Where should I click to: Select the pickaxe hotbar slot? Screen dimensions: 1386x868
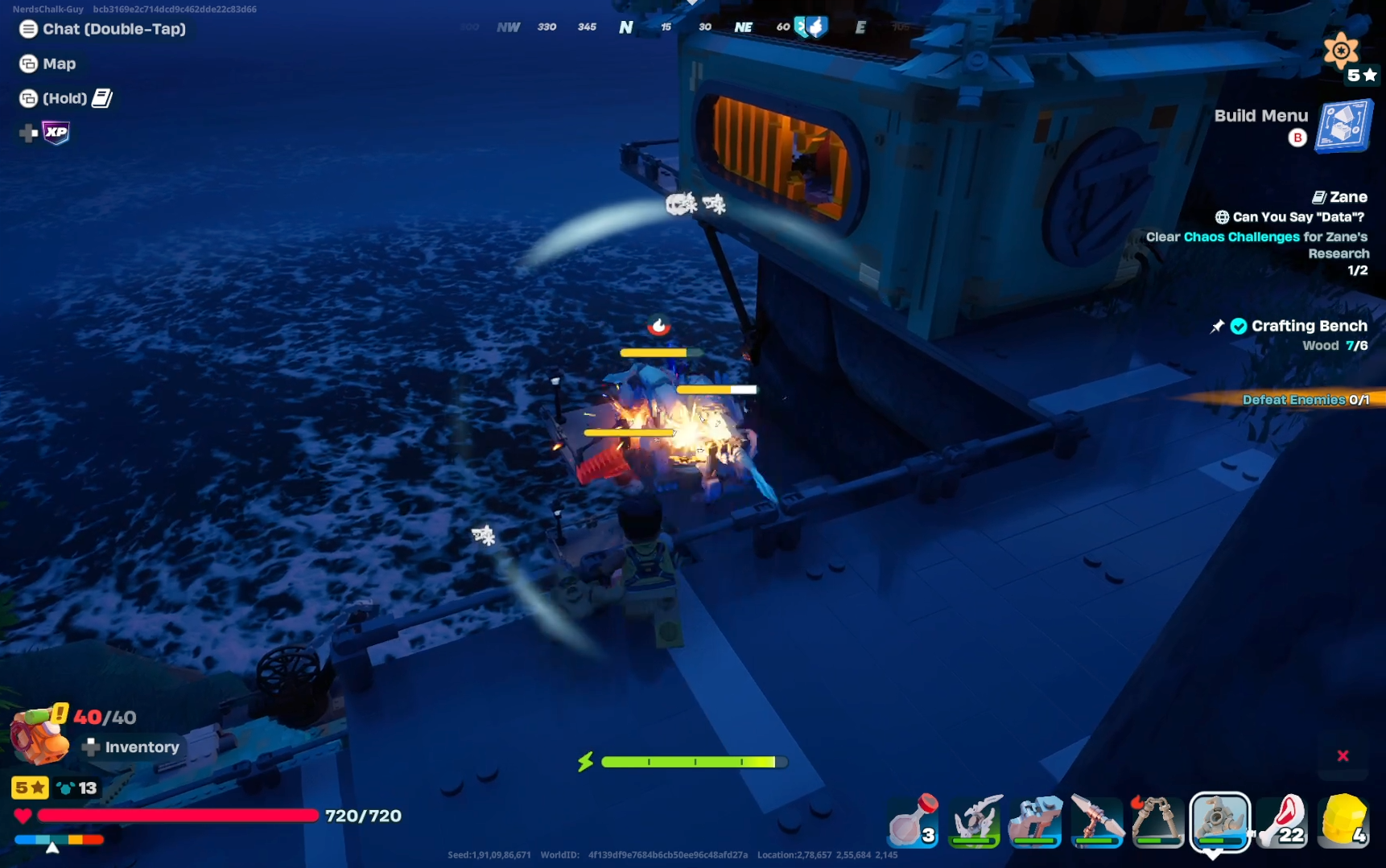(1097, 821)
